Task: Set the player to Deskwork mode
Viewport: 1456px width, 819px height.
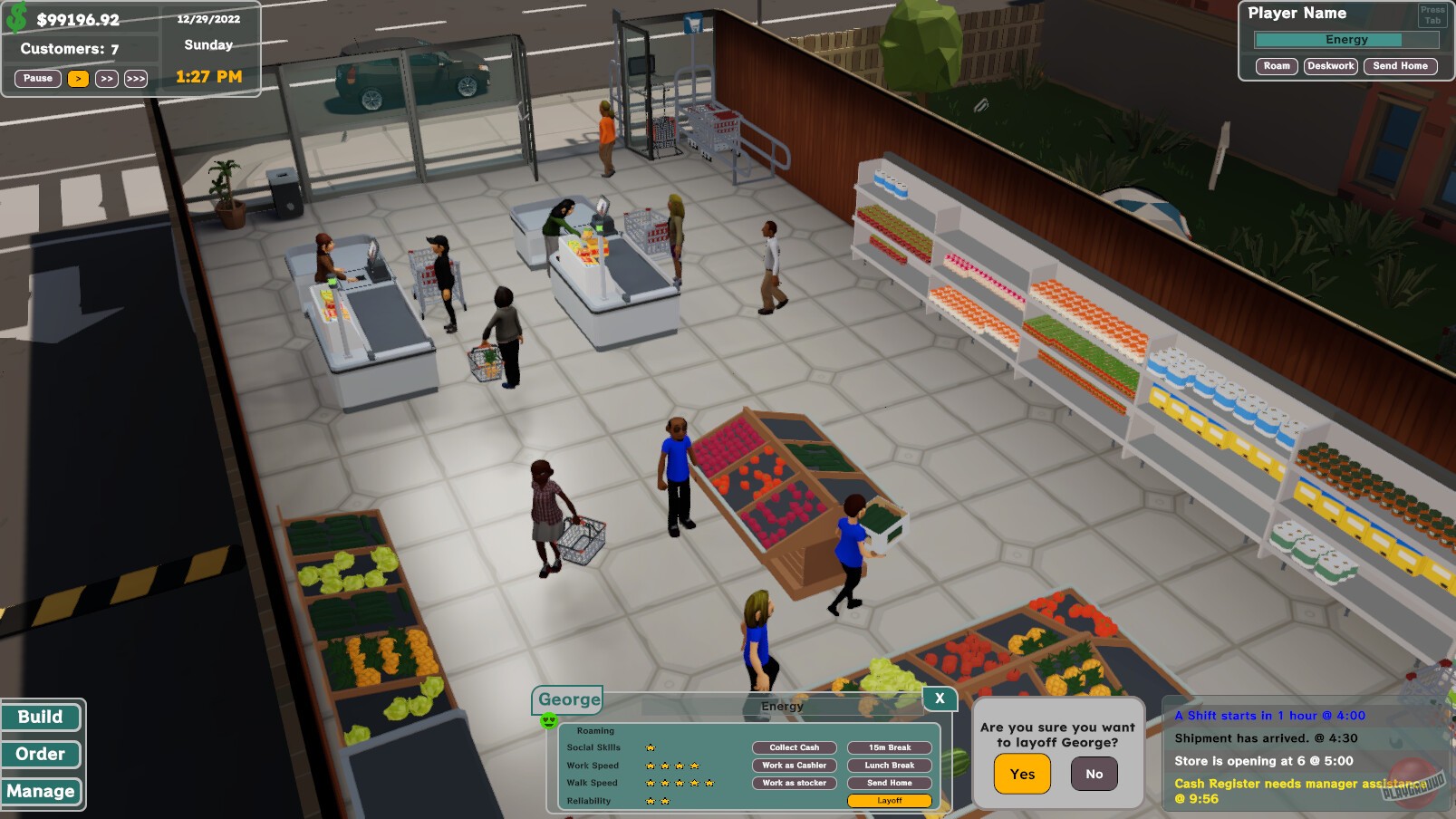Action: 1330,65
